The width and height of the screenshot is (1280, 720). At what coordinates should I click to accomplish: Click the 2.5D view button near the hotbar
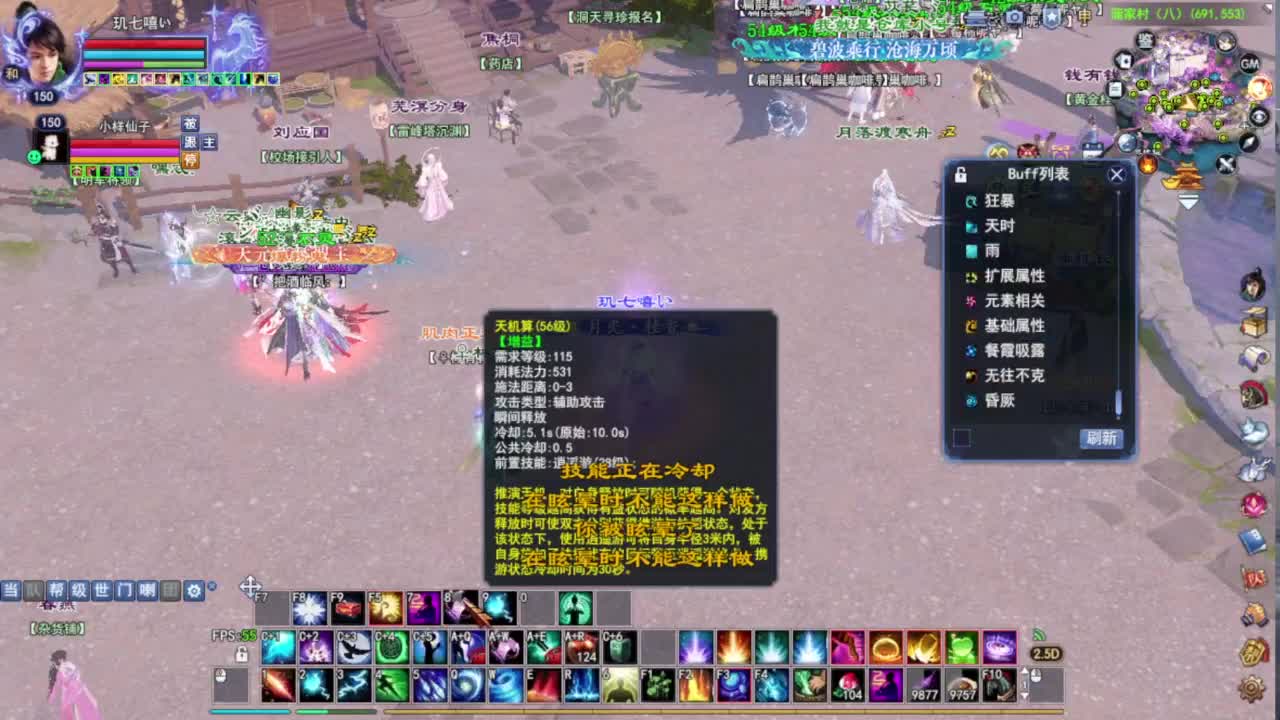pyautogui.click(x=1046, y=652)
